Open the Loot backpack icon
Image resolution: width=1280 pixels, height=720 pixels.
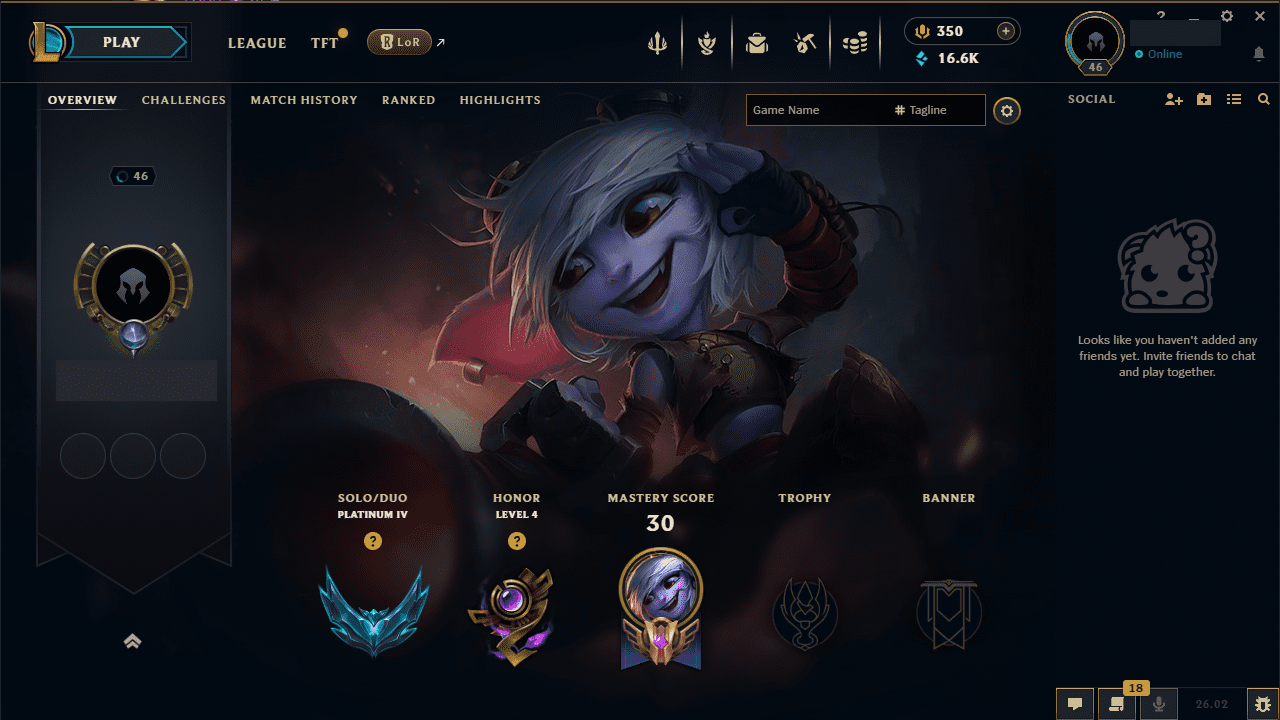click(757, 42)
